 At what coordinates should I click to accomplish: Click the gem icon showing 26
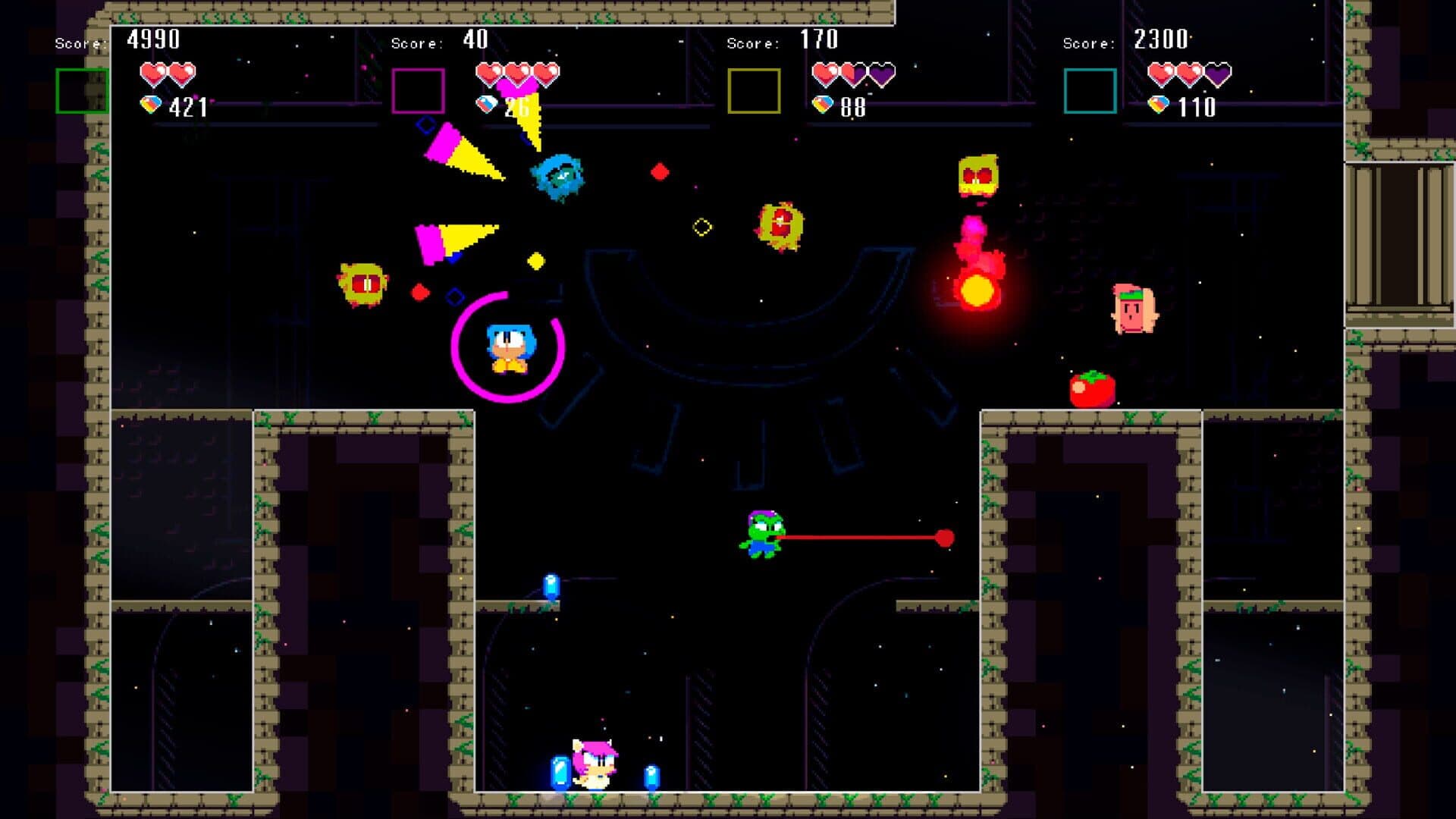[x=485, y=105]
